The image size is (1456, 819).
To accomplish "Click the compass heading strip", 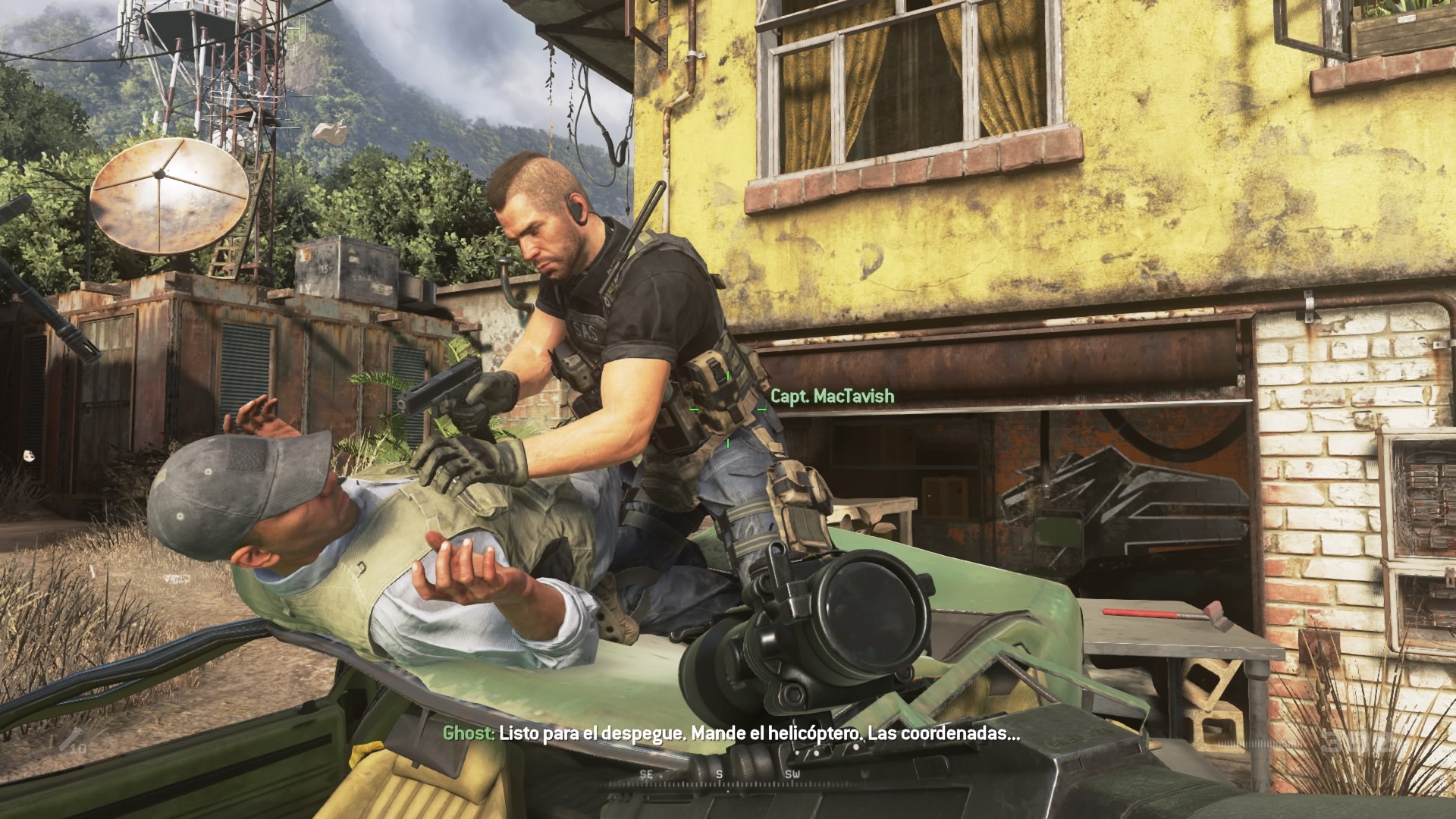I will point(719,774).
